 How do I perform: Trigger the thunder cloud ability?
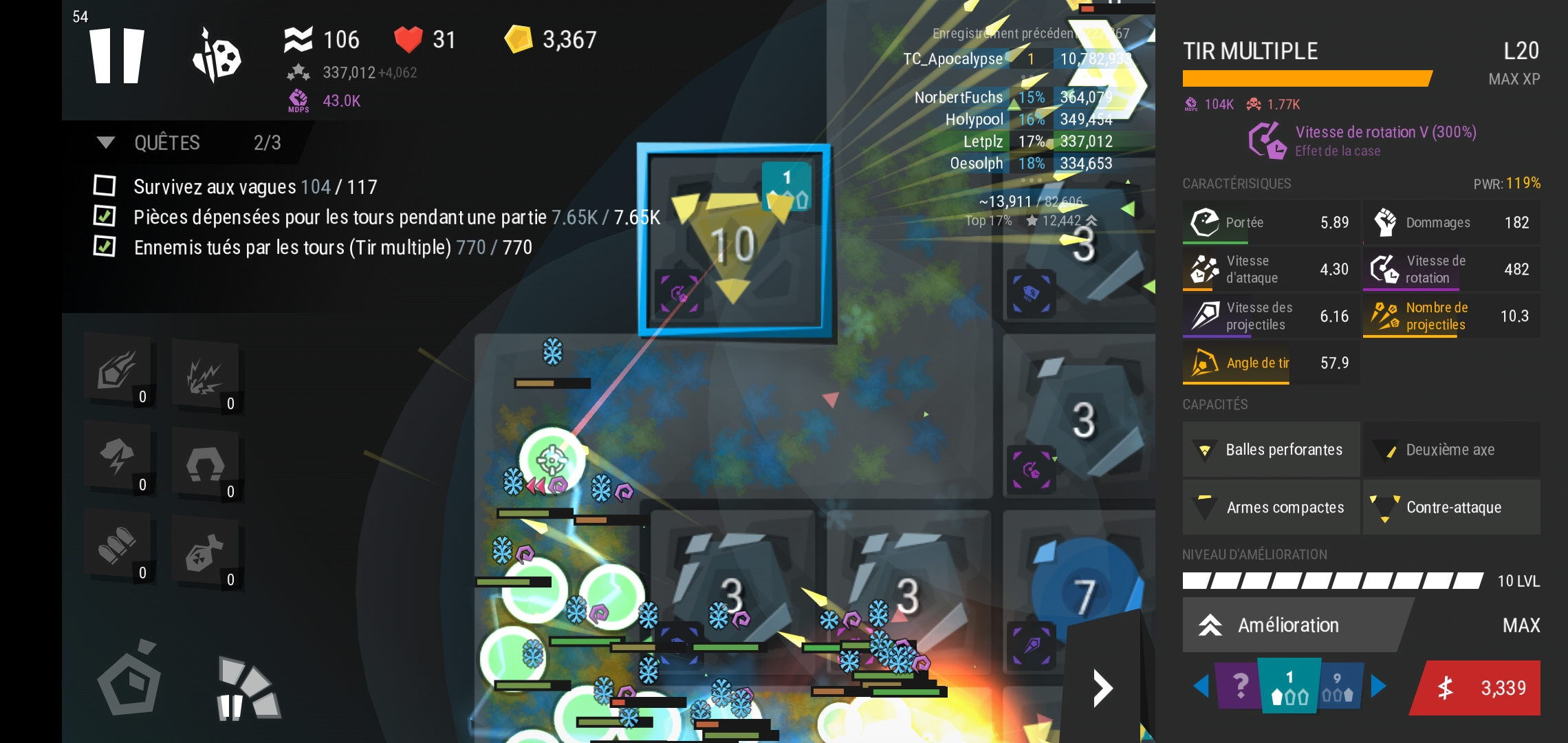click(x=118, y=457)
